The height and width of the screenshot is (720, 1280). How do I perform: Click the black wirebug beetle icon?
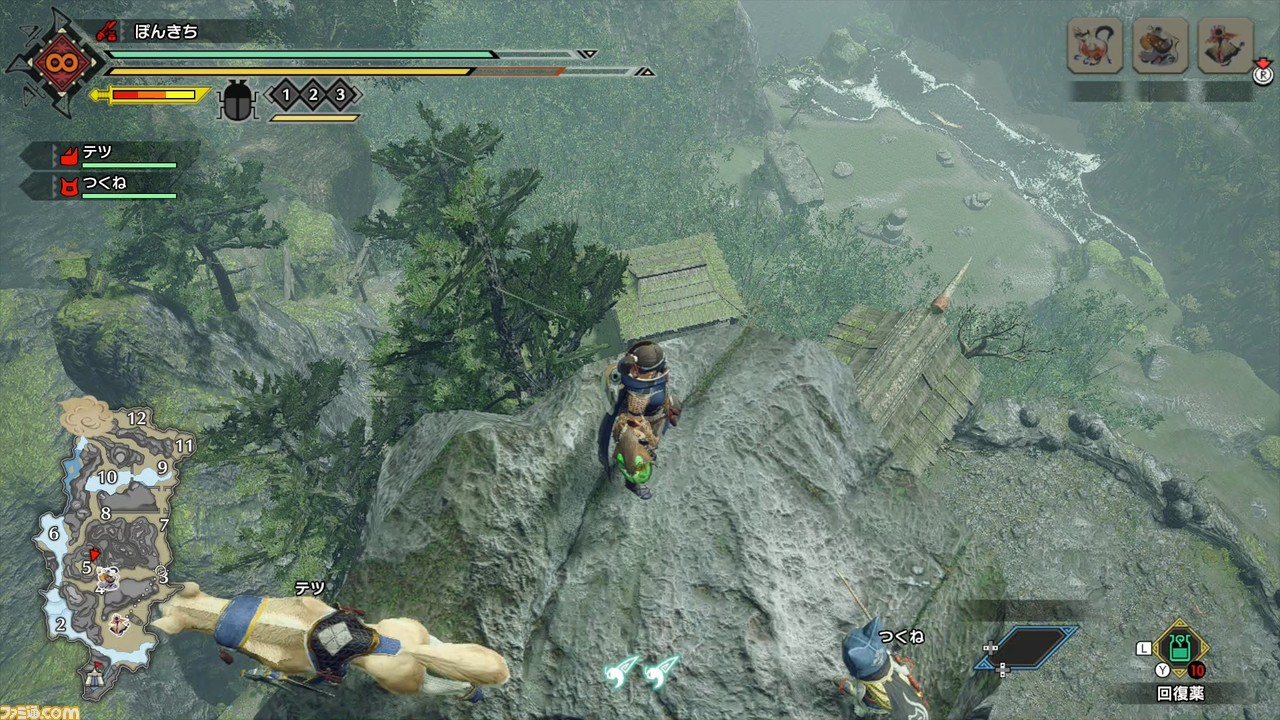[238, 100]
